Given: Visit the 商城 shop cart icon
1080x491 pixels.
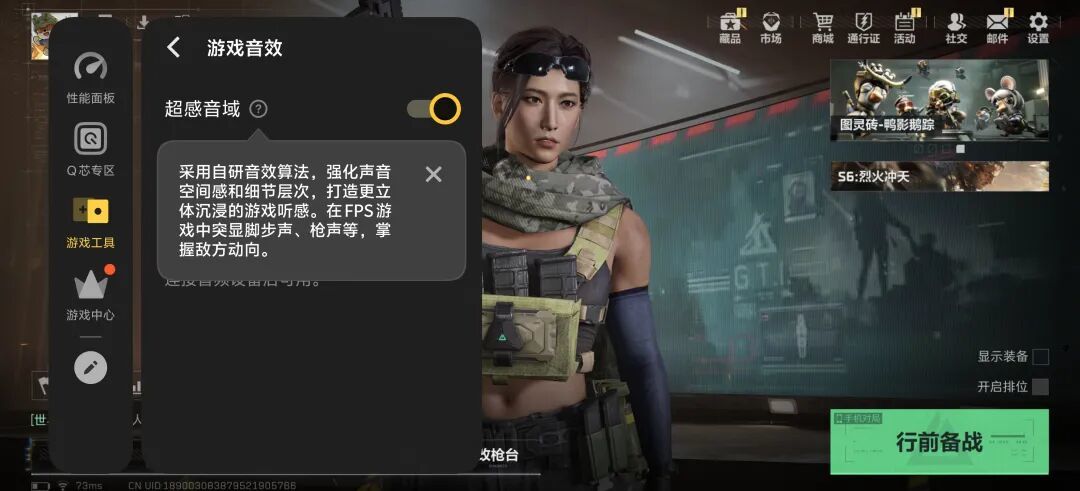Looking at the screenshot, I should click(x=823, y=27).
